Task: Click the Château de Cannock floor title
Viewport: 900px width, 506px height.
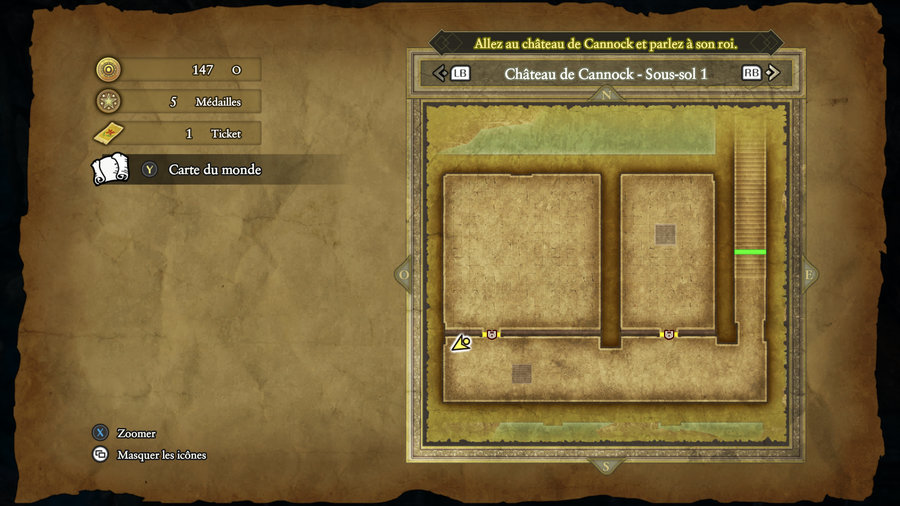Action: [x=606, y=74]
